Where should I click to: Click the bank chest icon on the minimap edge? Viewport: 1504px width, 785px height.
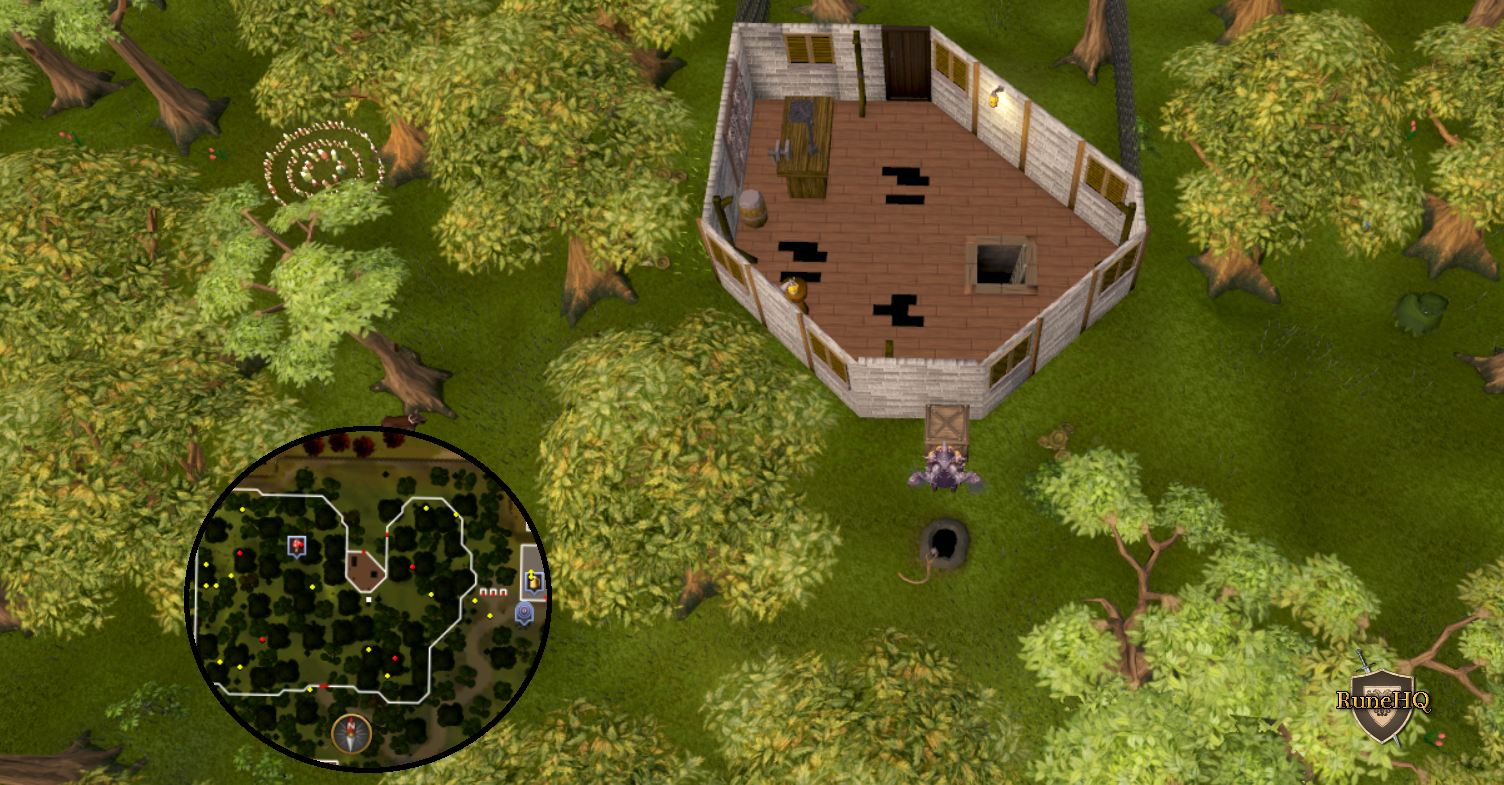pyautogui.click(x=532, y=580)
